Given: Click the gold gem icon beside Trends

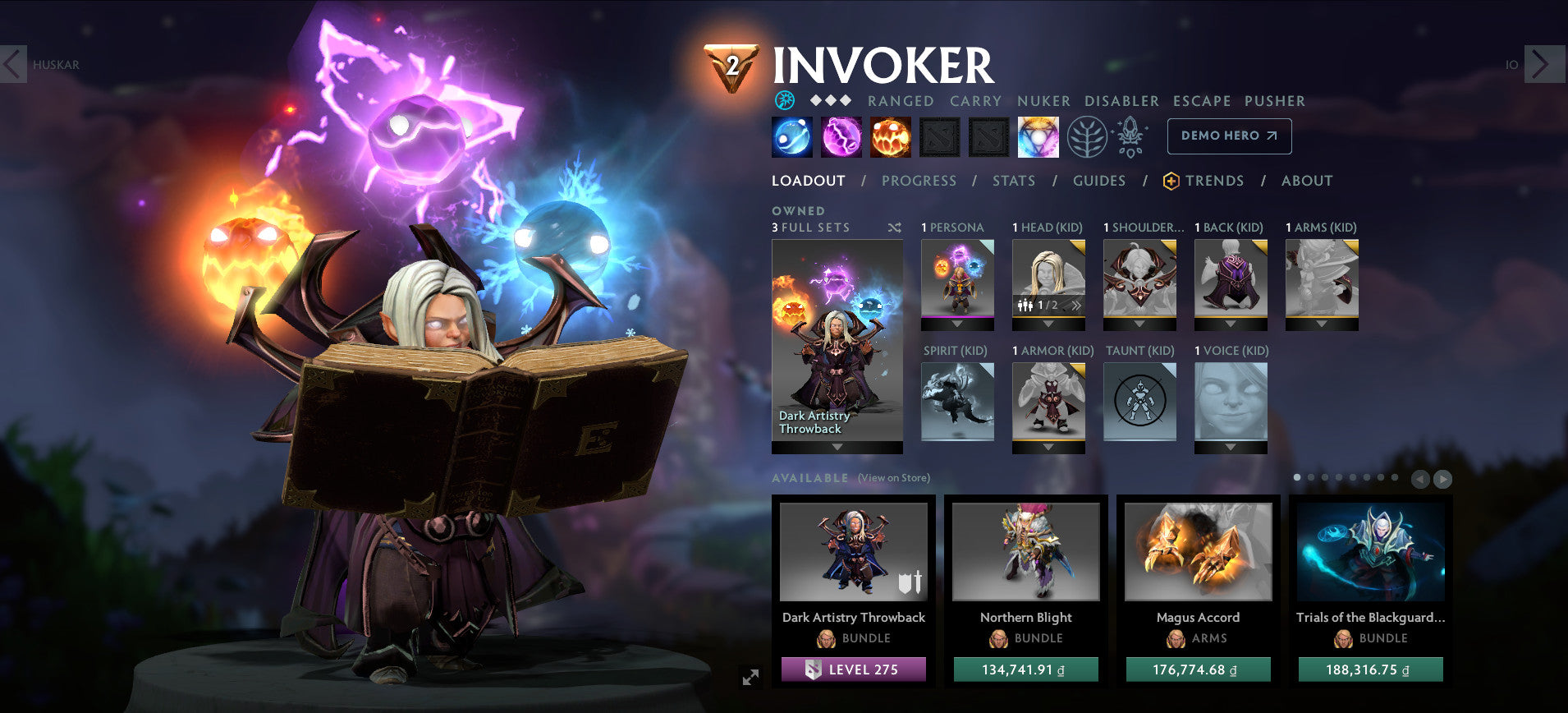Looking at the screenshot, I should pos(1171,181).
